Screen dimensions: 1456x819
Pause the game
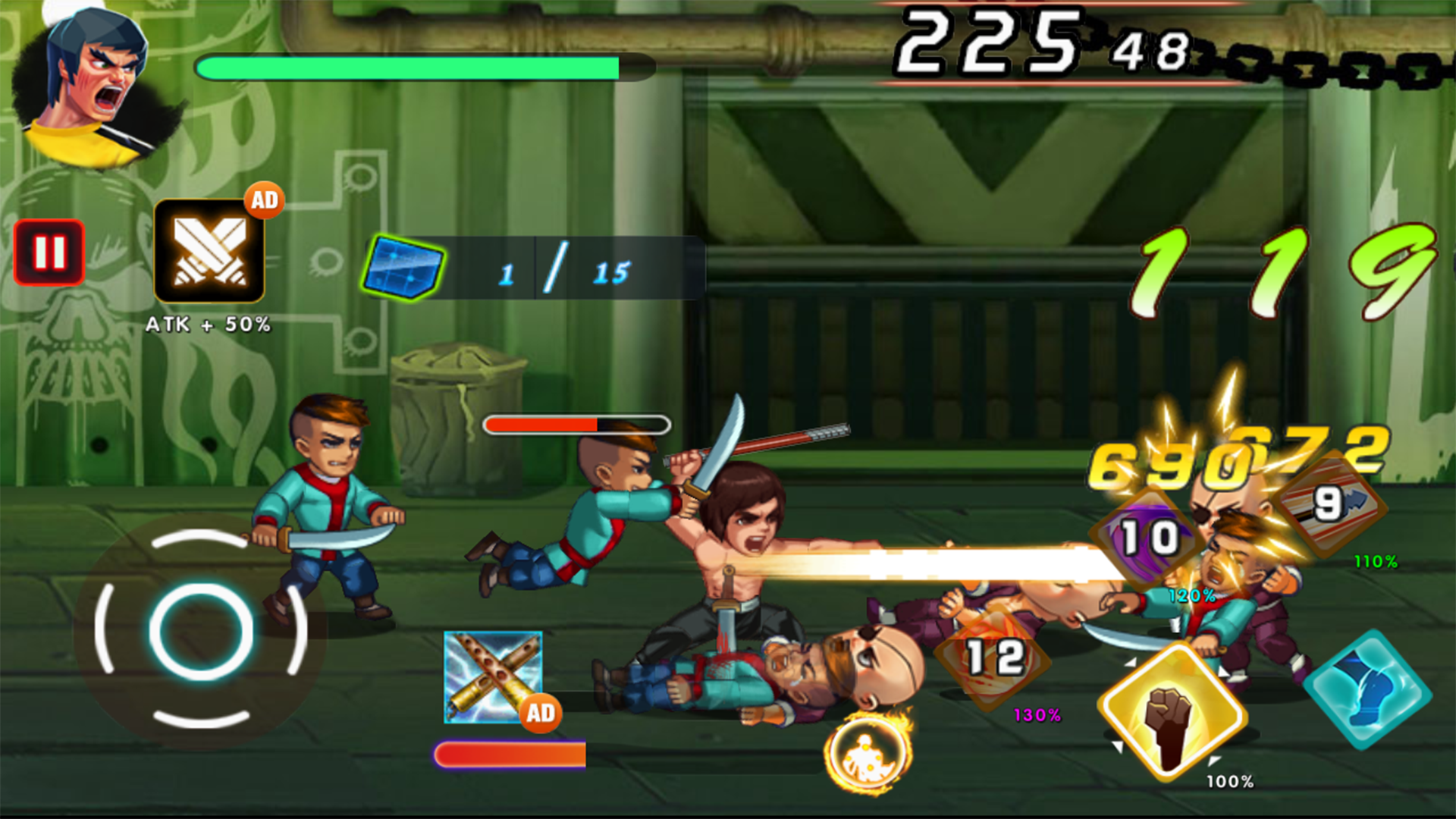49,253
